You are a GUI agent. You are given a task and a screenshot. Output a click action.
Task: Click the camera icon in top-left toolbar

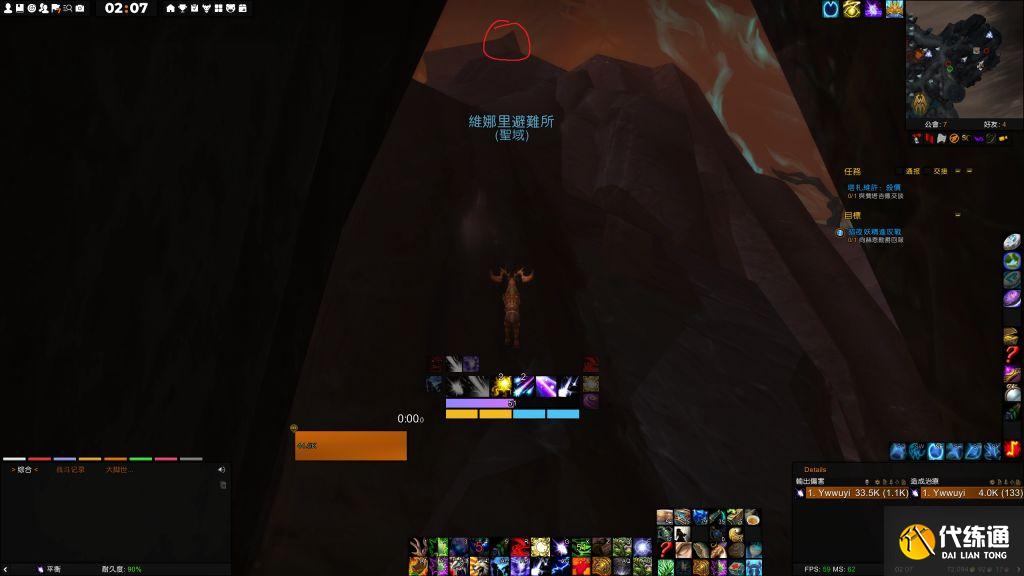click(x=79, y=8)
